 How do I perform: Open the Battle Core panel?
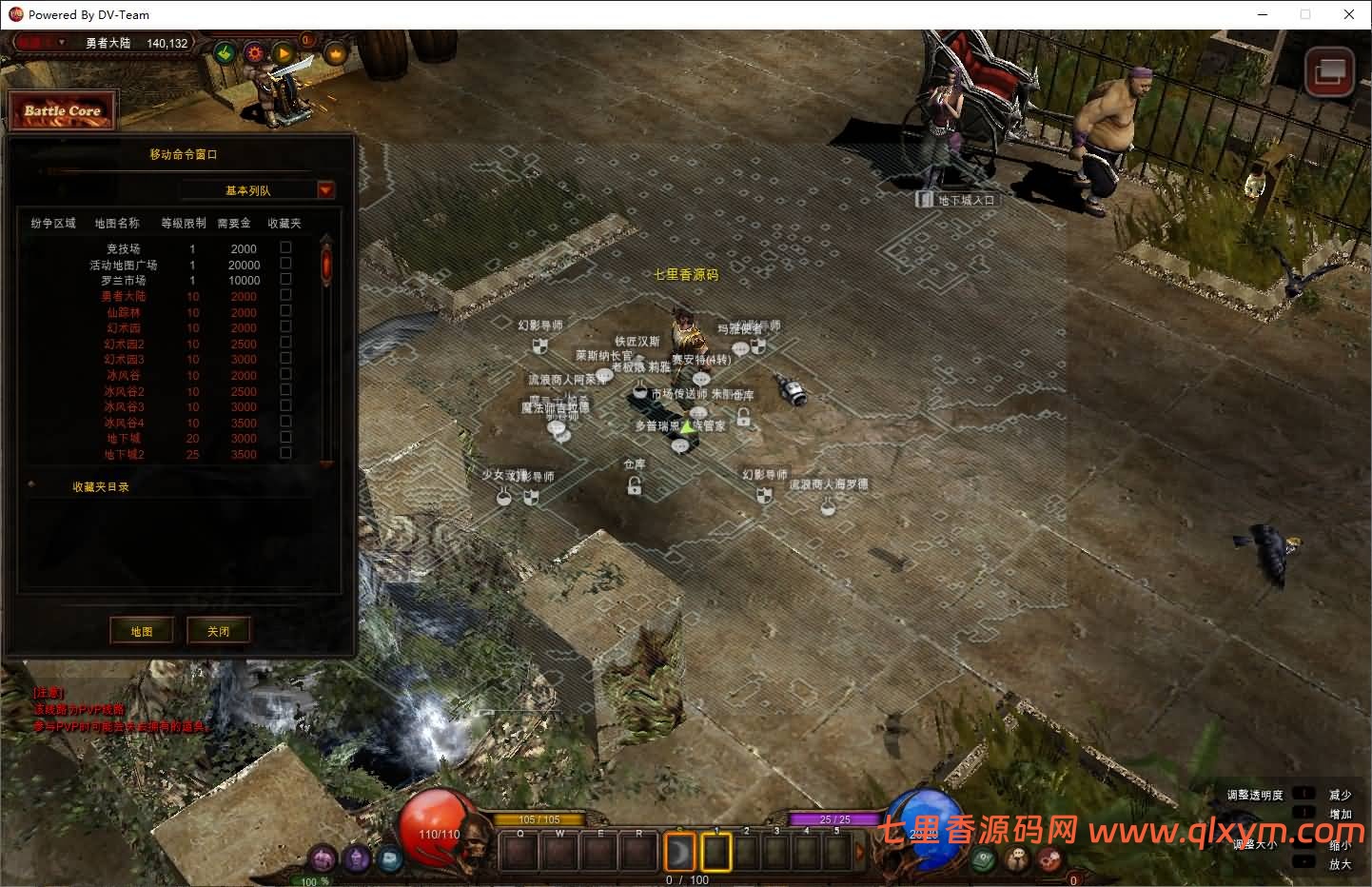pyautogui.click(x=62, y=110)
